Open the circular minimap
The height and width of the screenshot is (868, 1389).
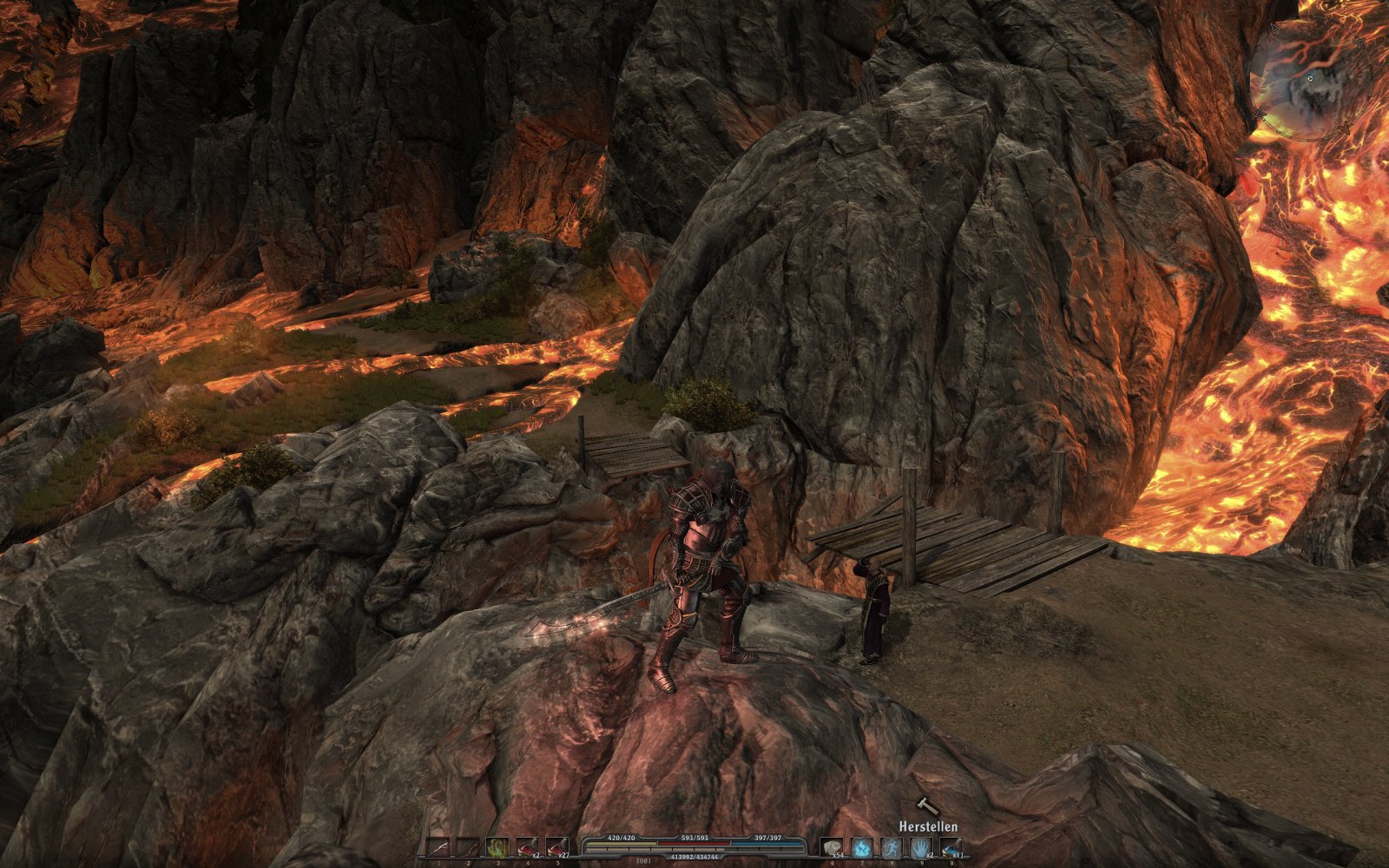pos(1309,80)
